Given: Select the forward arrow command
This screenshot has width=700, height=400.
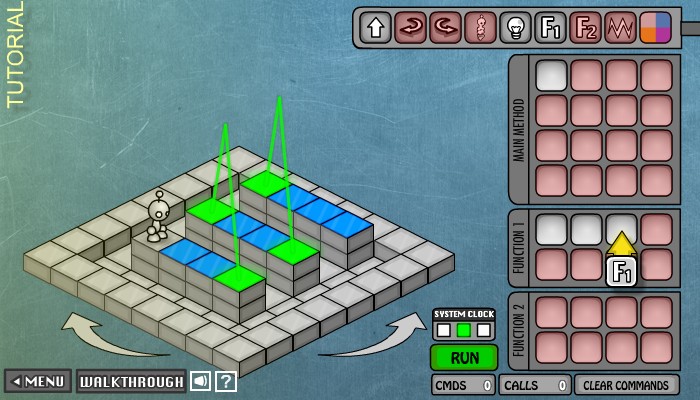Looking at the screenshot, I should 376,27.
